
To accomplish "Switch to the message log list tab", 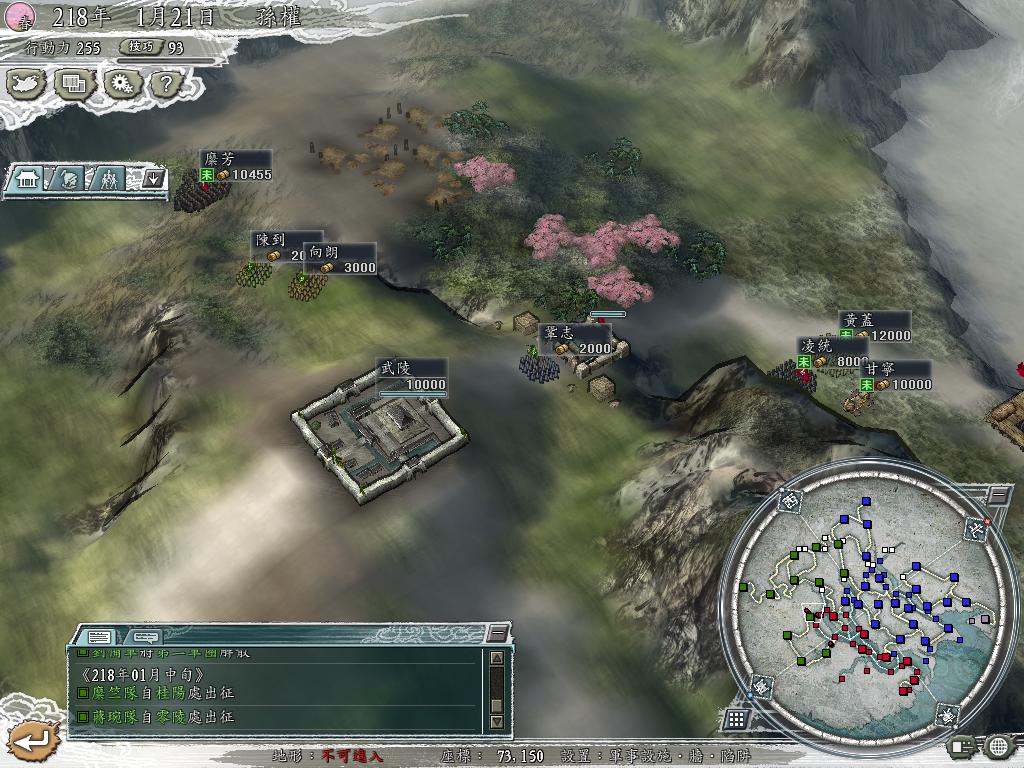I will (x=99, y=636).
